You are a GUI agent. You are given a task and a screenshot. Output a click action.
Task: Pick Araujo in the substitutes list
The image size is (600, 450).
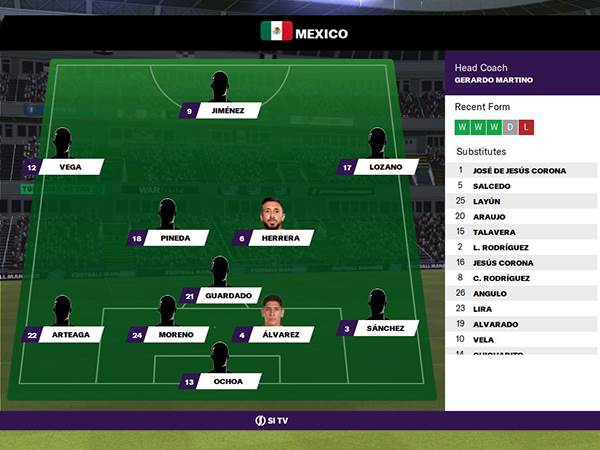[488, 216]
